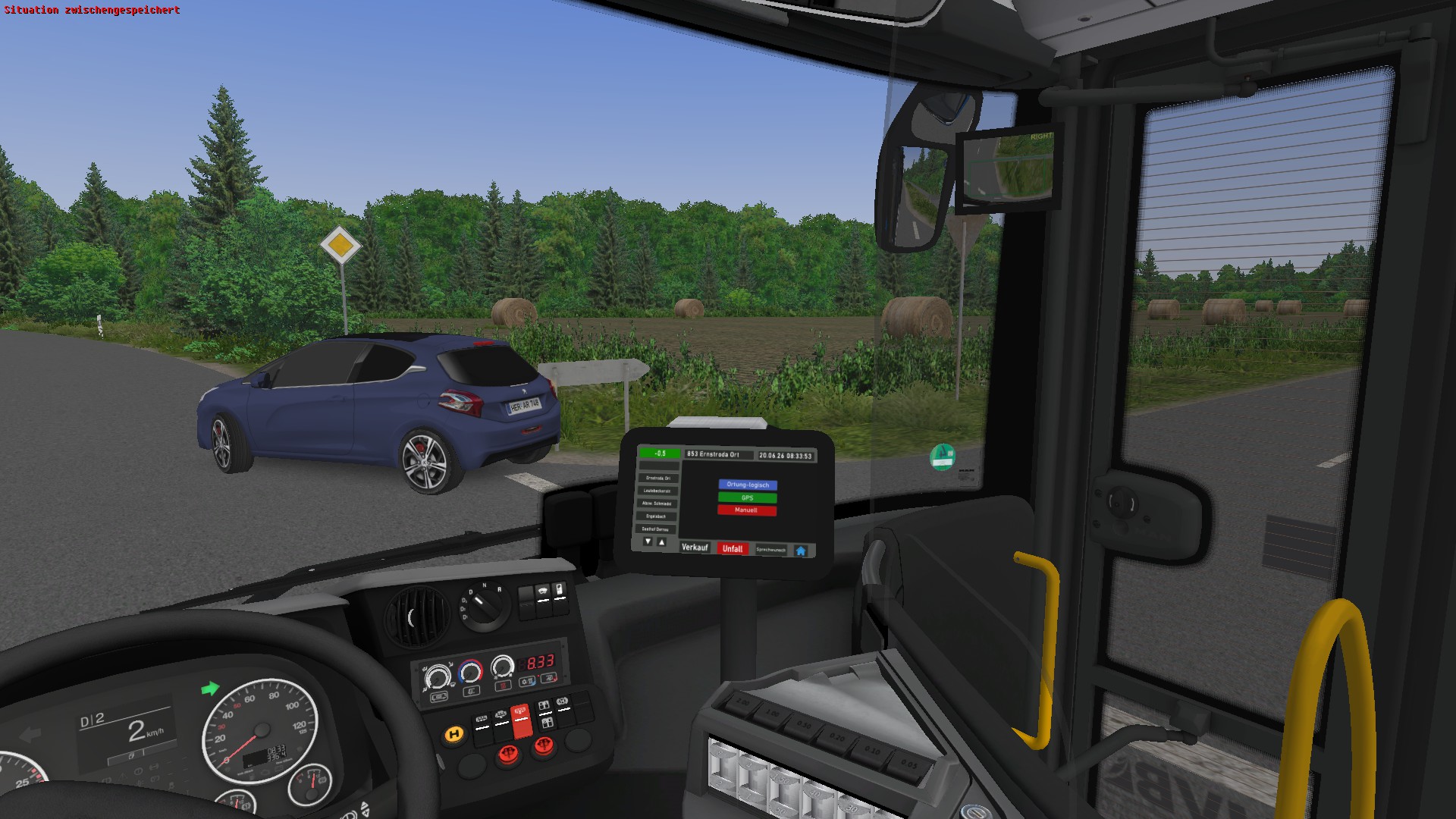Tap the Sprechwunsch request button
This screenshot has height=819, width=1456.
[770, 550]
